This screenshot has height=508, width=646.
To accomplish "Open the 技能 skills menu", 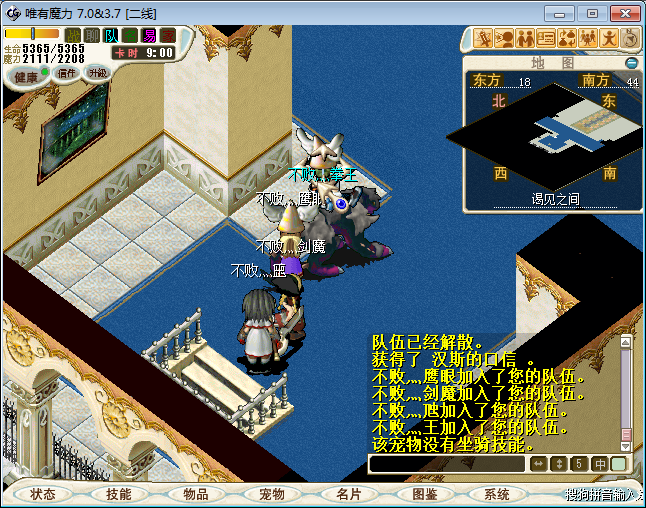I will (x=119, y=494).
